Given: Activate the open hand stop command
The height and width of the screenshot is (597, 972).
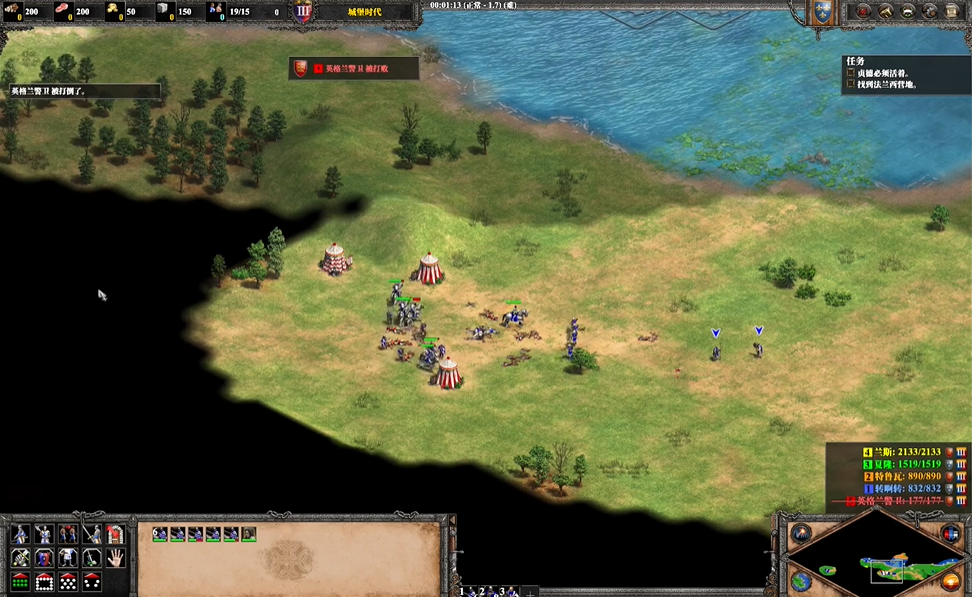Looking at the screenshot, I should [115, 557].
